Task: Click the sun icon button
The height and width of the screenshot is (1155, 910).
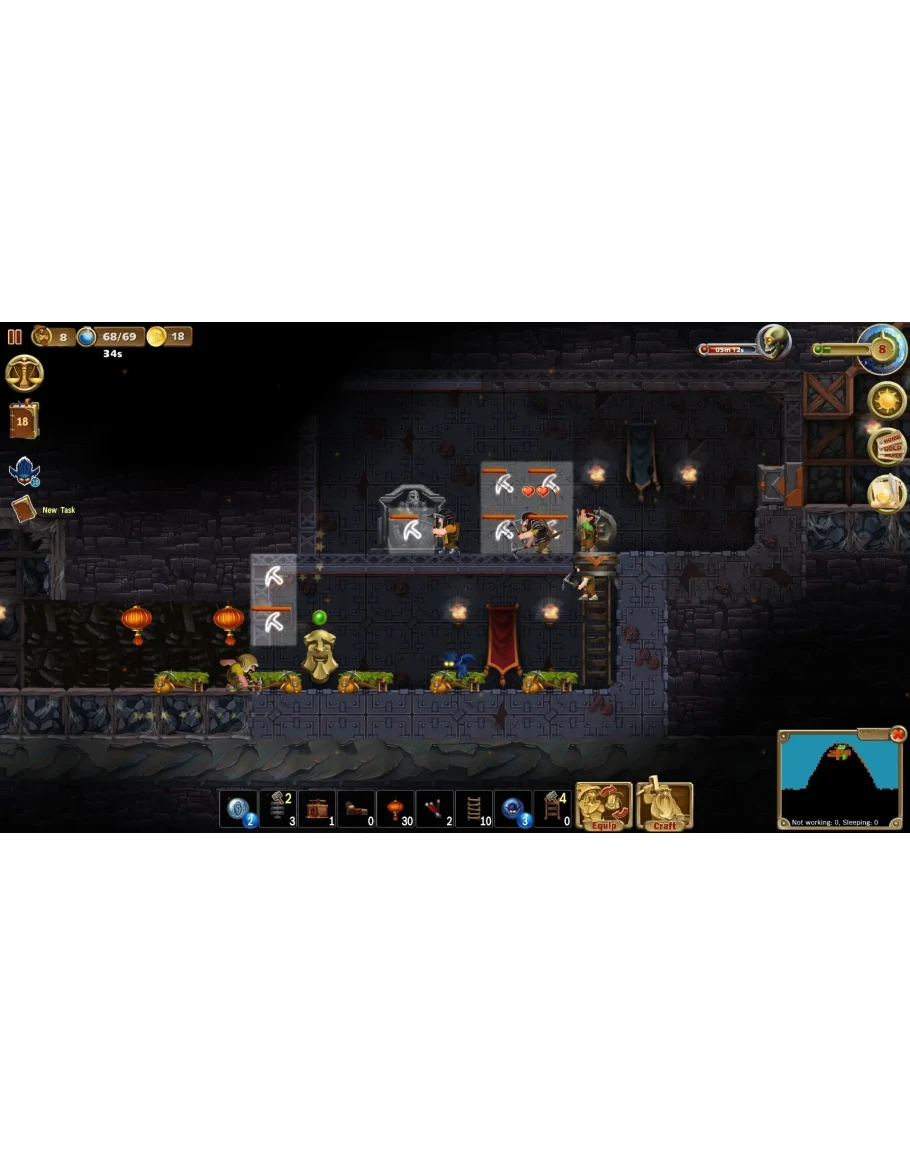Action: pyautogui.click(x=886, y=400)
